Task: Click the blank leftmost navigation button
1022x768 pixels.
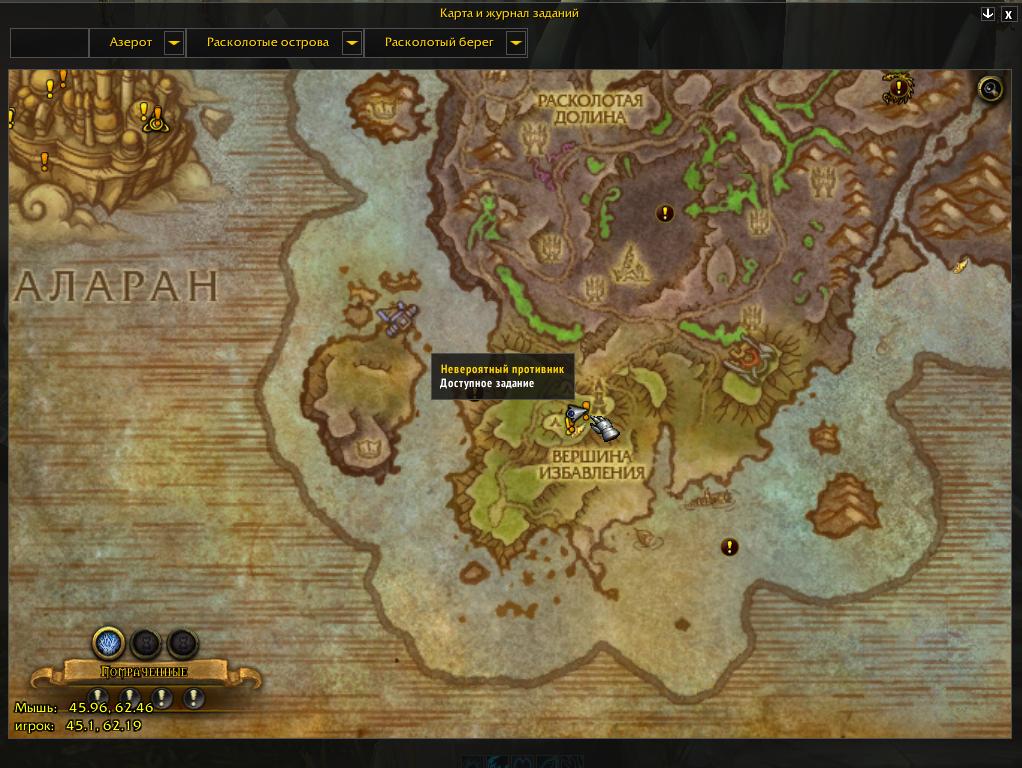Action: (50, 43)
